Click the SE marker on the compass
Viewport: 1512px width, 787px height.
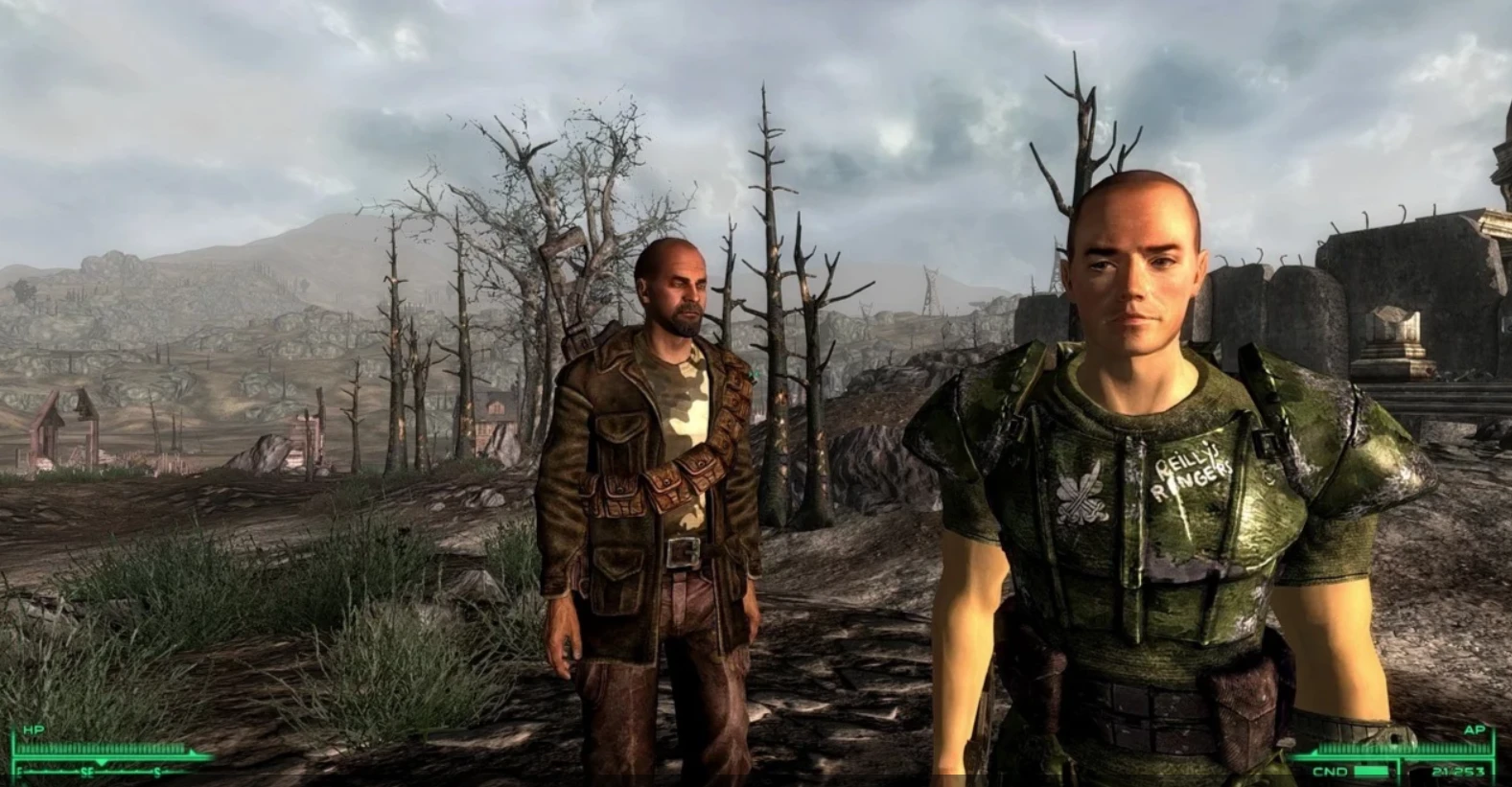pyautogui.click(x=87, y=772)
